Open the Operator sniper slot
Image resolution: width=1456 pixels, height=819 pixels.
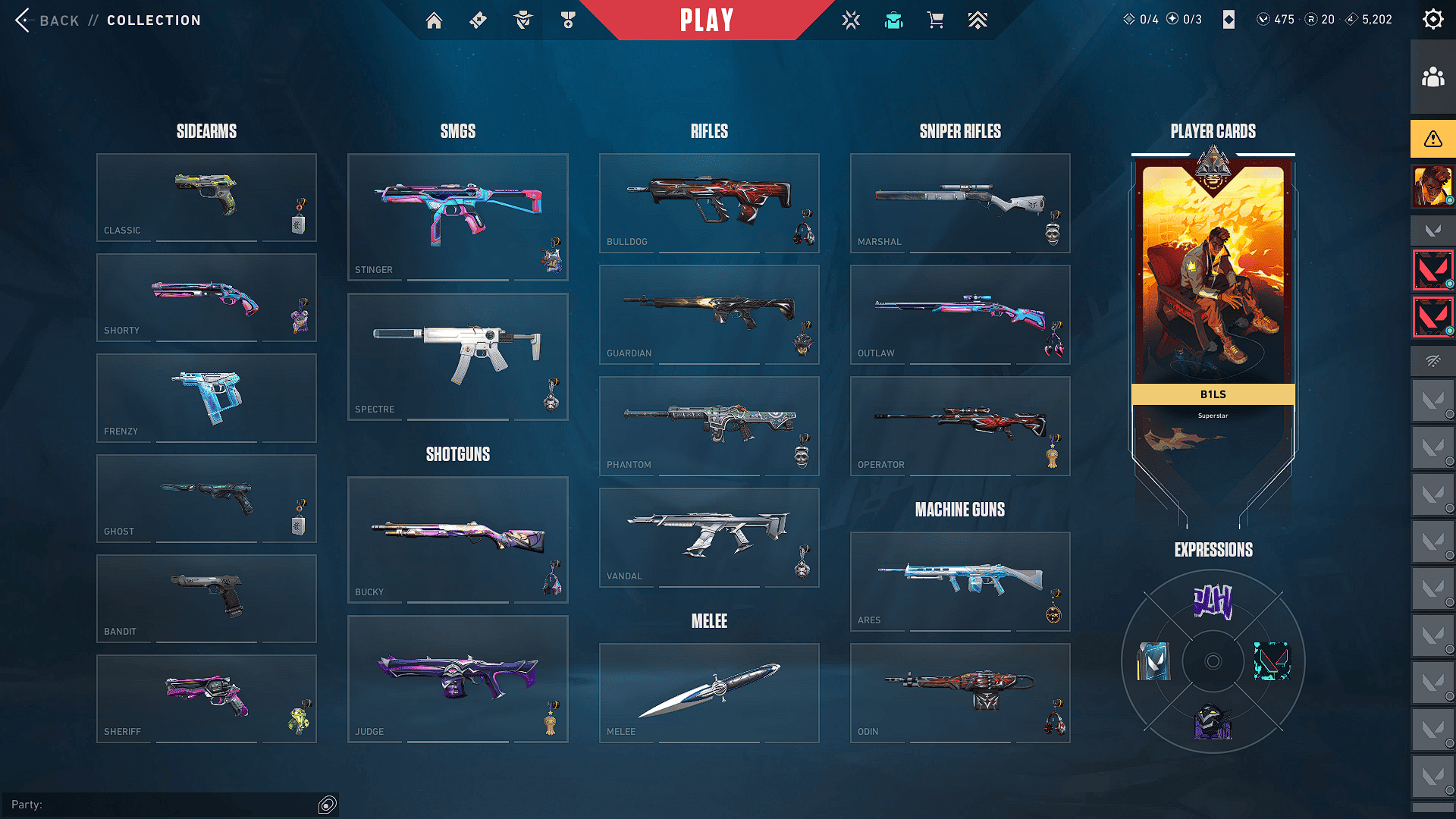[x=960, y=425]
